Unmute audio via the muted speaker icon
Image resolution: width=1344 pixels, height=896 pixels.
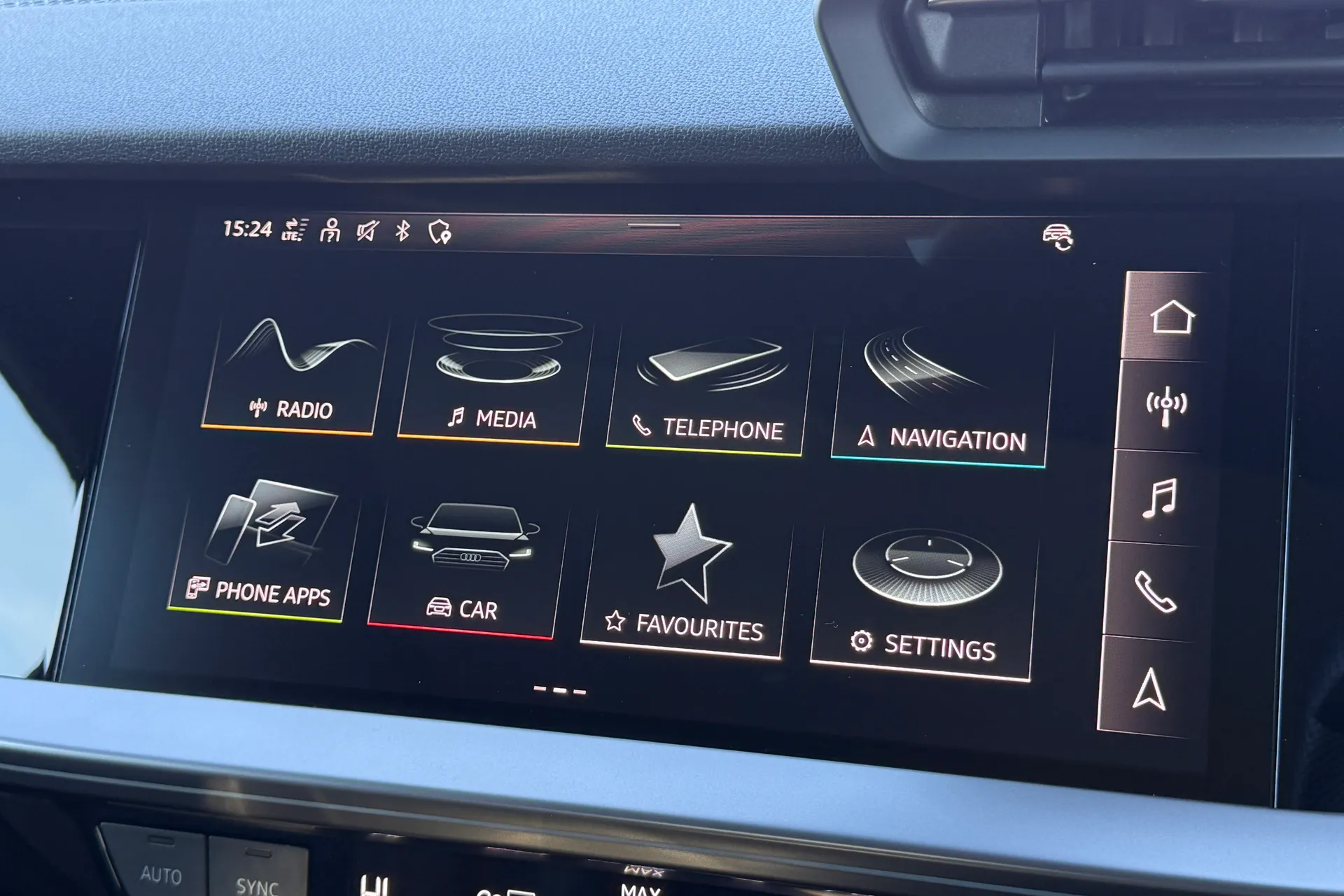click(367, 230)
